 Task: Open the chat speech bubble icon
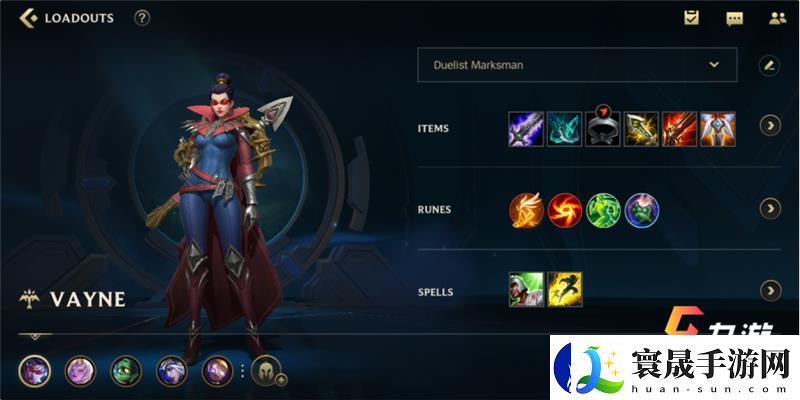(734, 18)
